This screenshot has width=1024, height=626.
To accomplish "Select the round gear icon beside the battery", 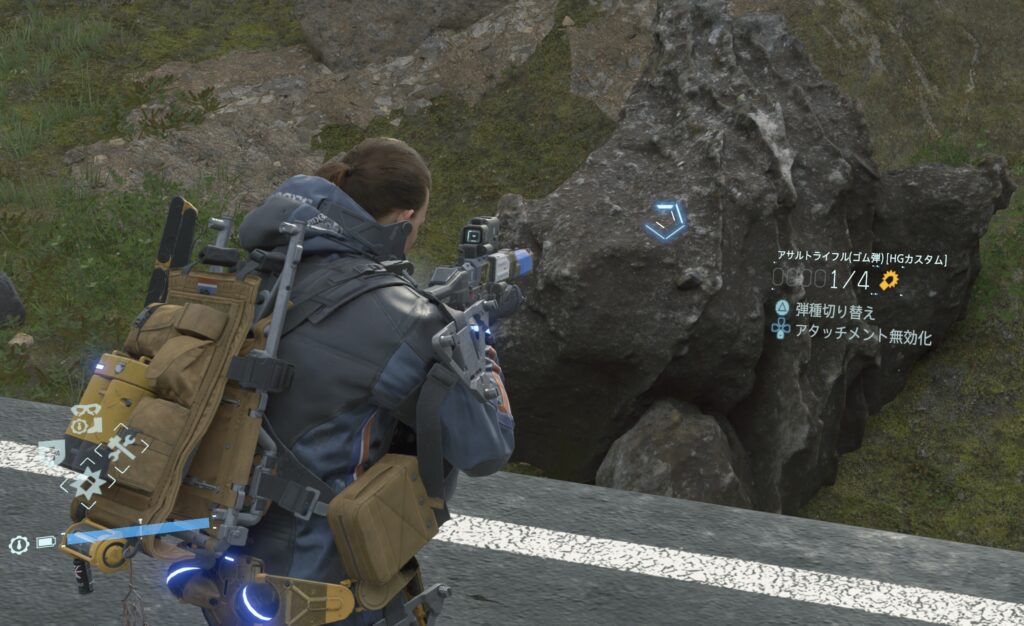I will coord(19,544).
